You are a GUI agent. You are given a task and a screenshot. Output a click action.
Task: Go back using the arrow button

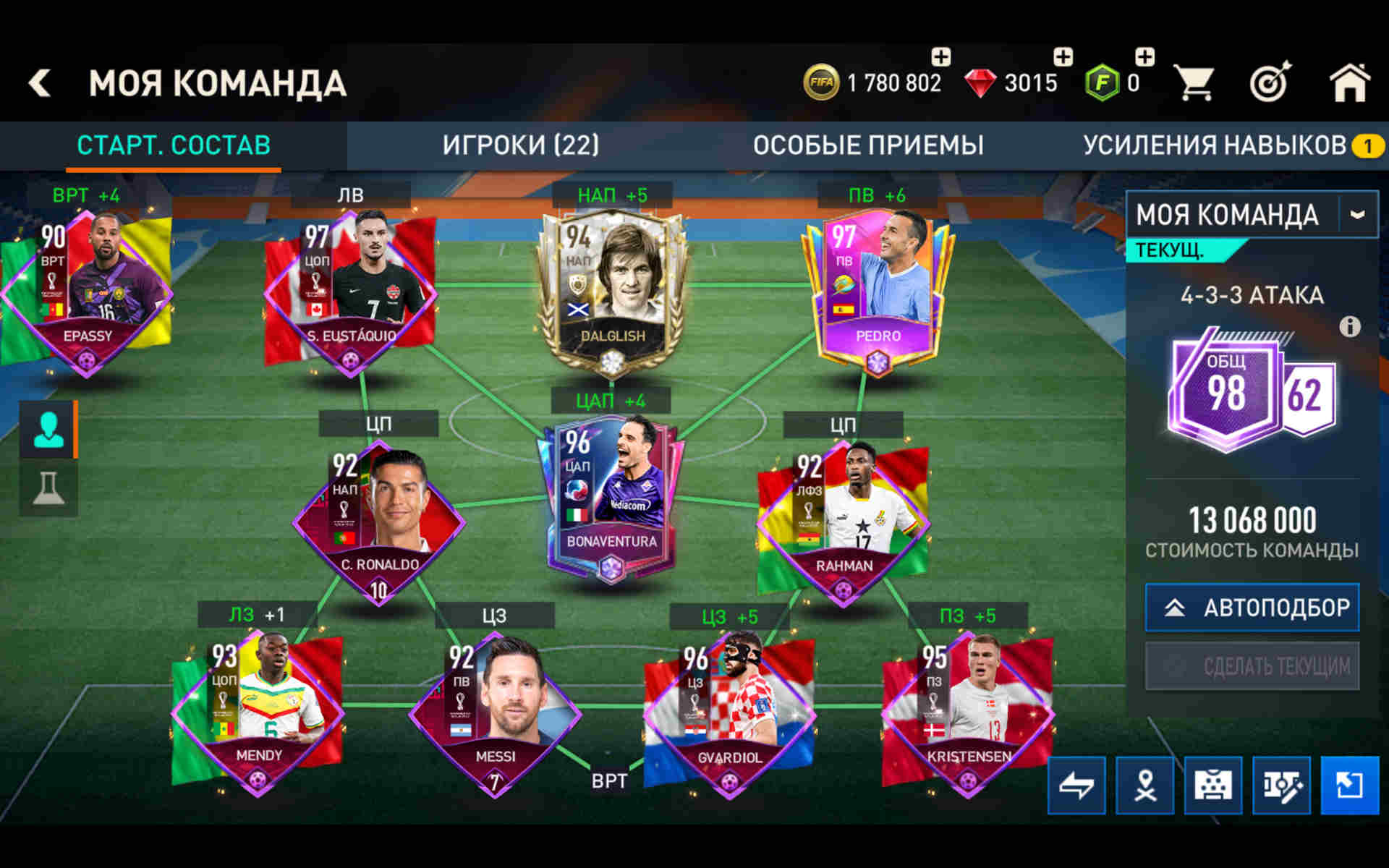pyautogui.click(x=41, y=82)
